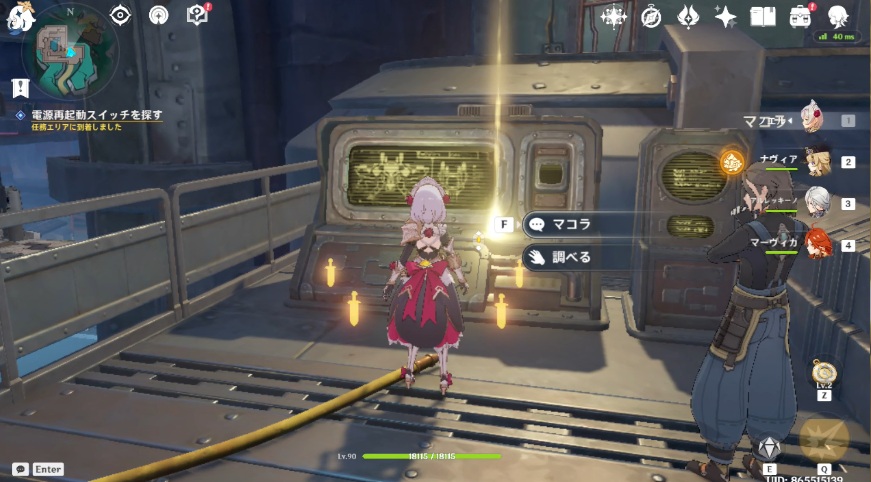Use the Lv.2 pocket watch gadget
This screenshot has width=871, height=482.
click(x=823, y=374)
